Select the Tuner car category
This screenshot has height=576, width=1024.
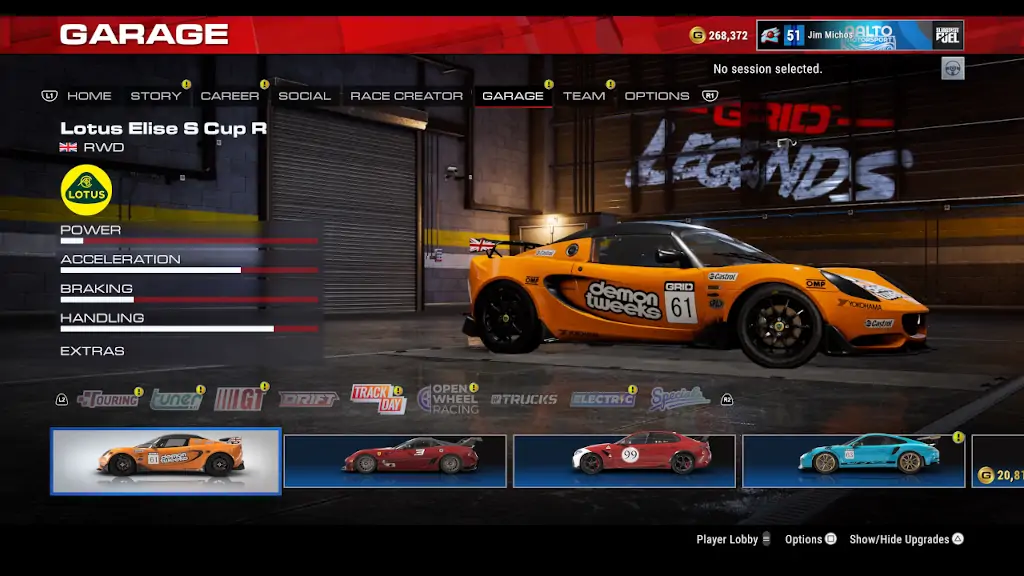pos(176,399)
